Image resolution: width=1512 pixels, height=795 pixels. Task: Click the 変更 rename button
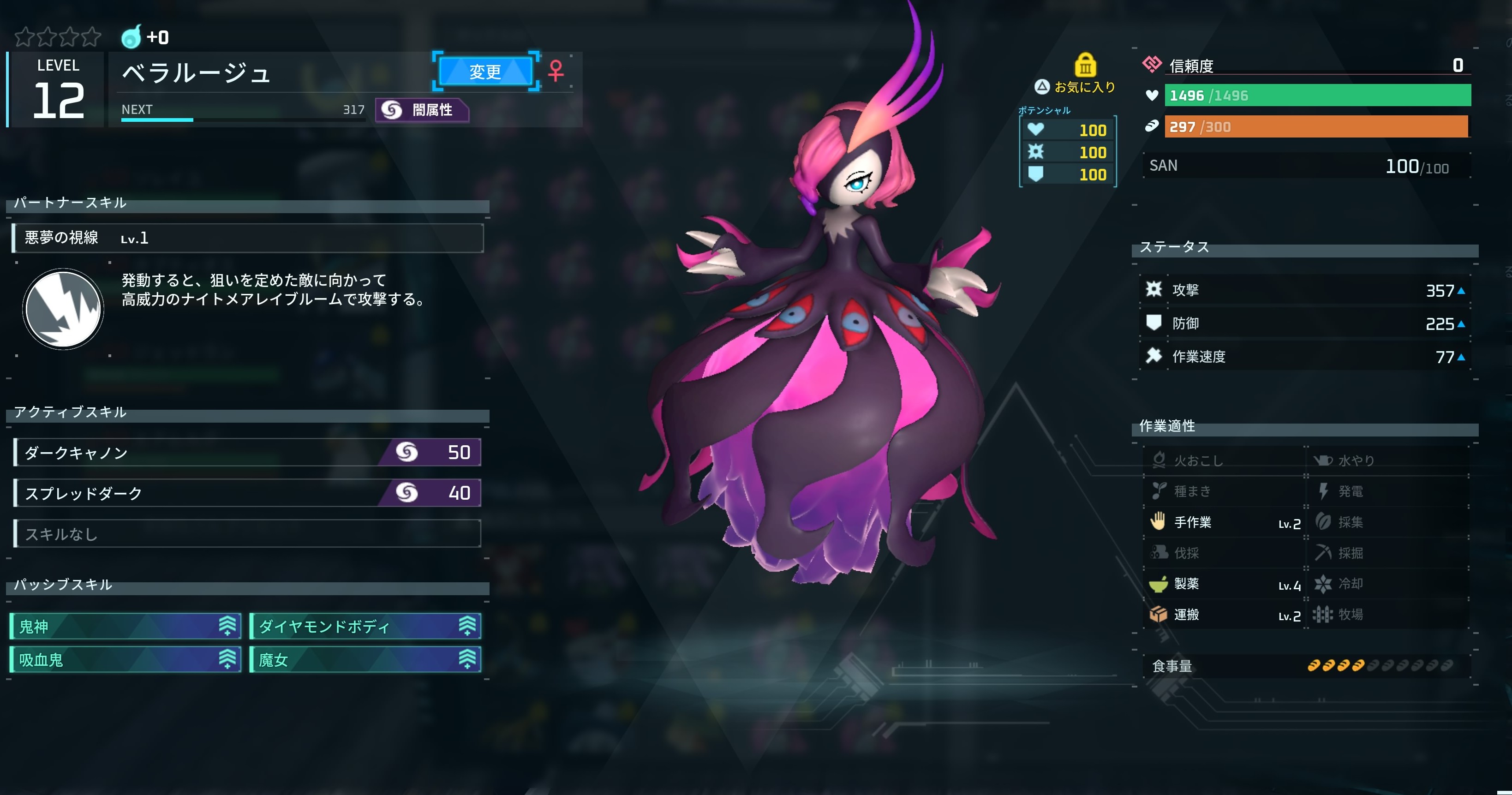tap(485, 72)
